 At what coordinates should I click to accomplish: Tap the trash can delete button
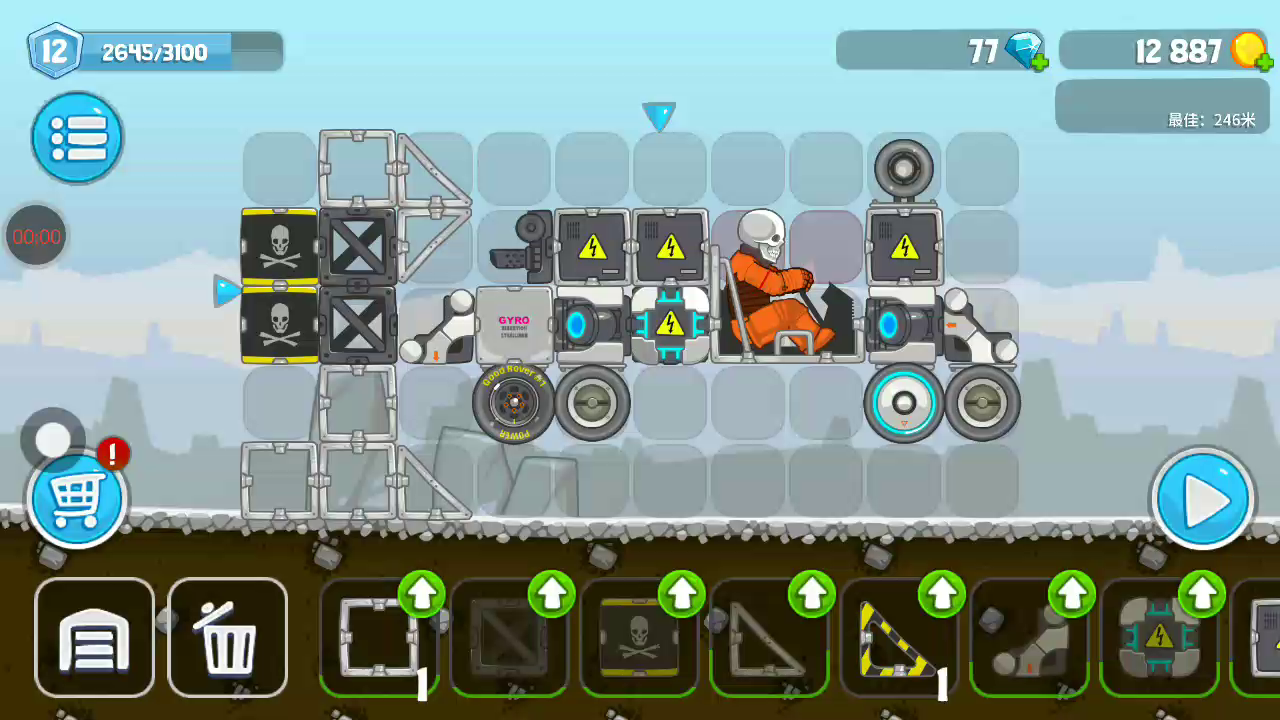point(228,637)
